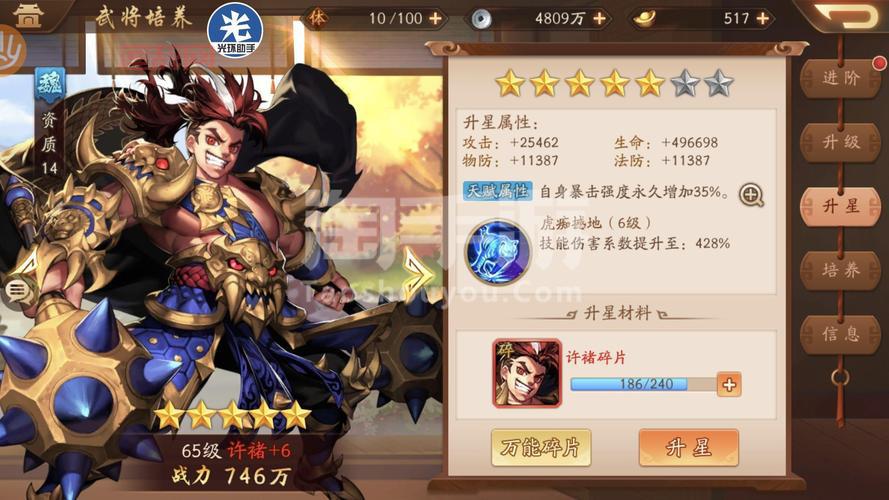Open the round list menu icon
The image size is (889, 500).
pyautogui.click(x=17, y=290)
